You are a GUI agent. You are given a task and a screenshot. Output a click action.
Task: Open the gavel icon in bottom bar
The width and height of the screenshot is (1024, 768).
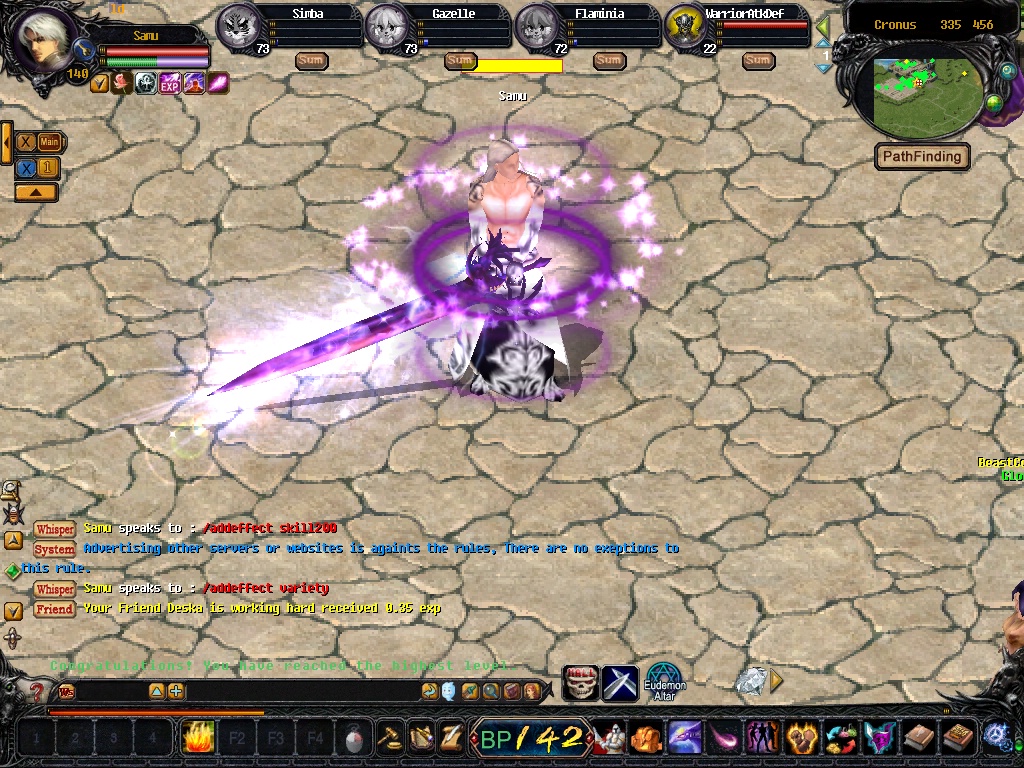(x=388, y=739)
